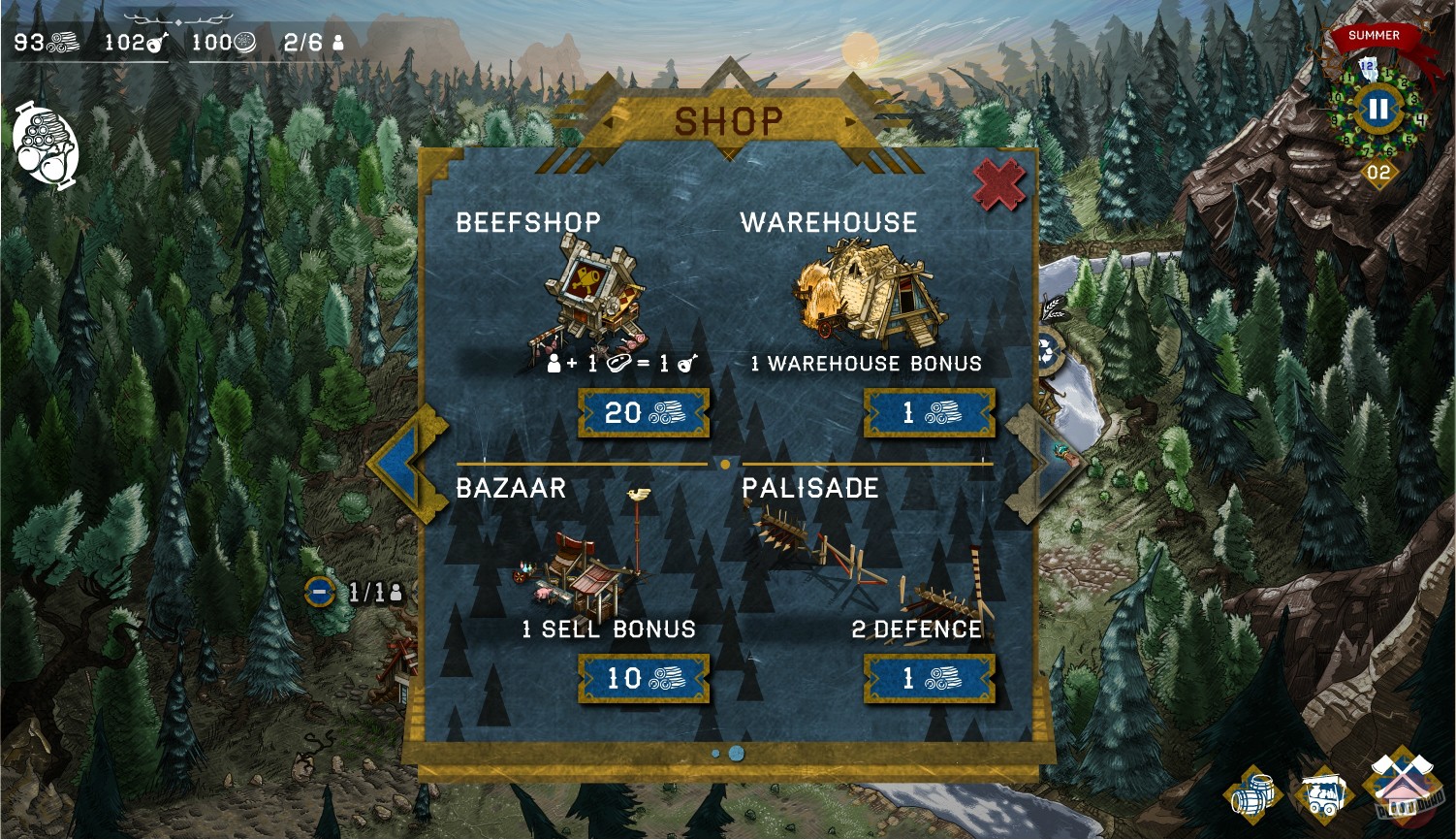Viewport: 1456px width, 839px height.
Task: Toggle the pause button in the season dial
Action: click(1377, 109)
